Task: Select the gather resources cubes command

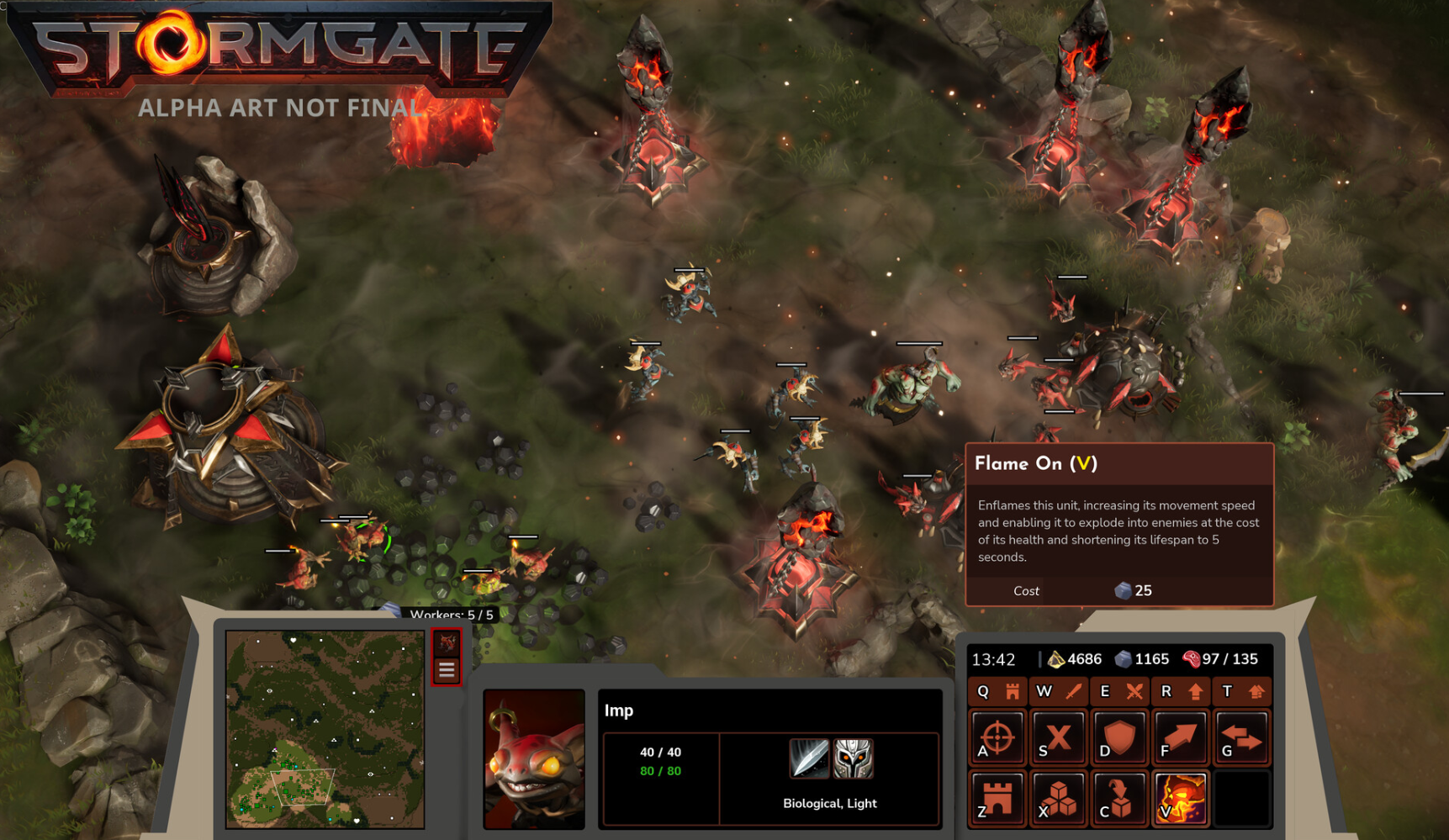Action: click(x=1058, y=798)
